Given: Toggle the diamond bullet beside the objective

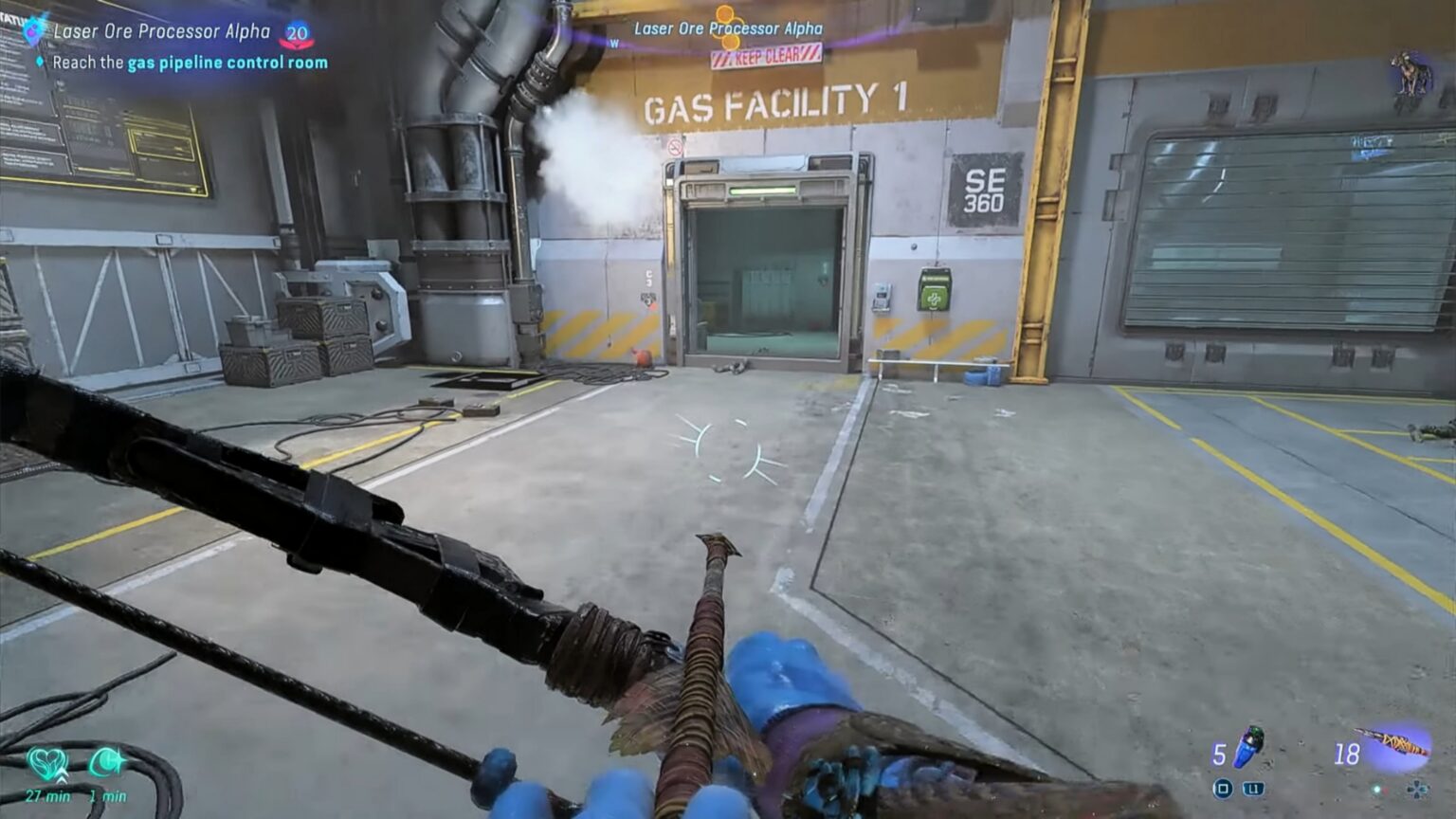Looking at the screenshot, I should click(x=40, y=61).
